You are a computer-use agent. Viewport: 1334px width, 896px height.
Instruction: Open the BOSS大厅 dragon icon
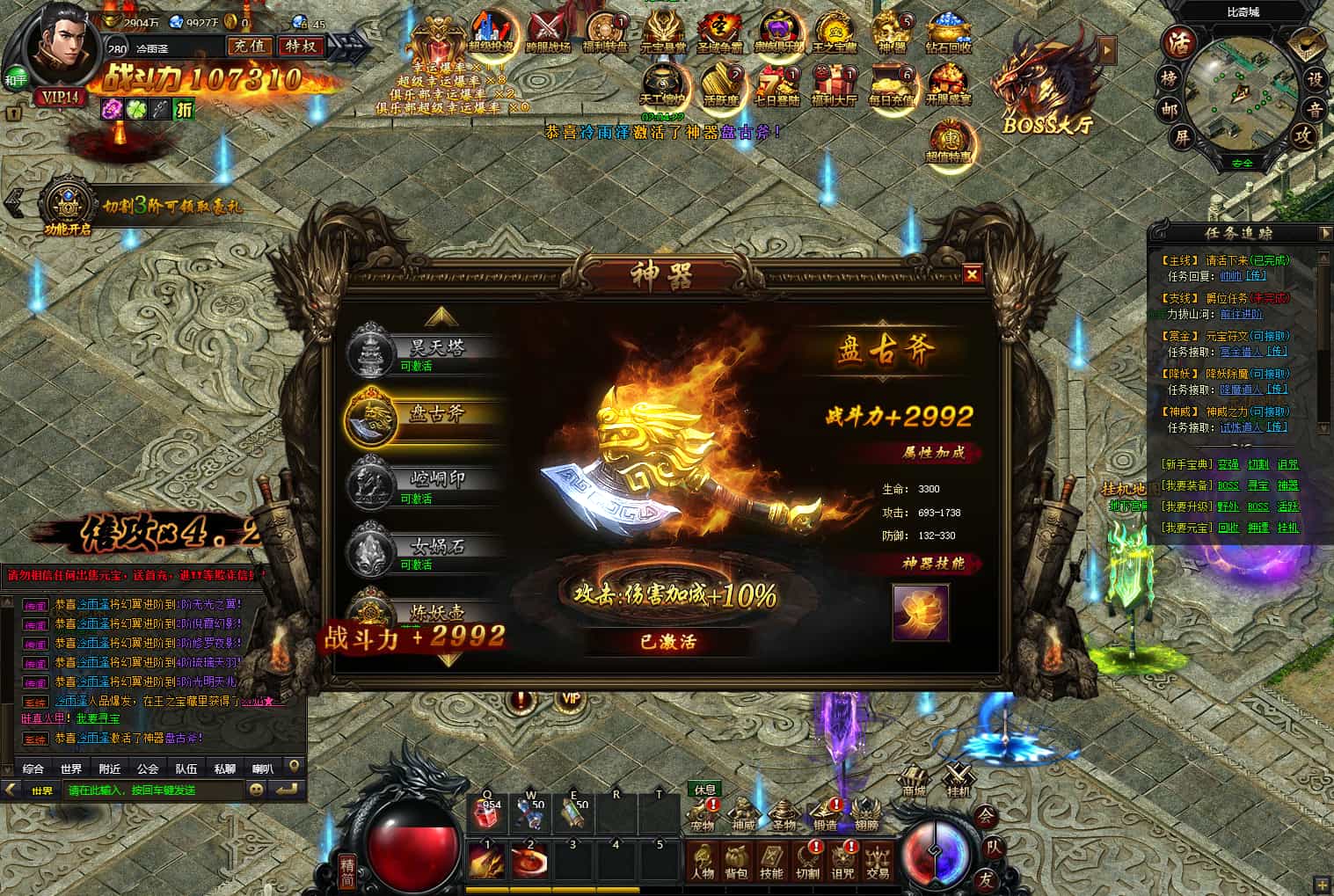pyautogui.click(x=1046, y=86)
